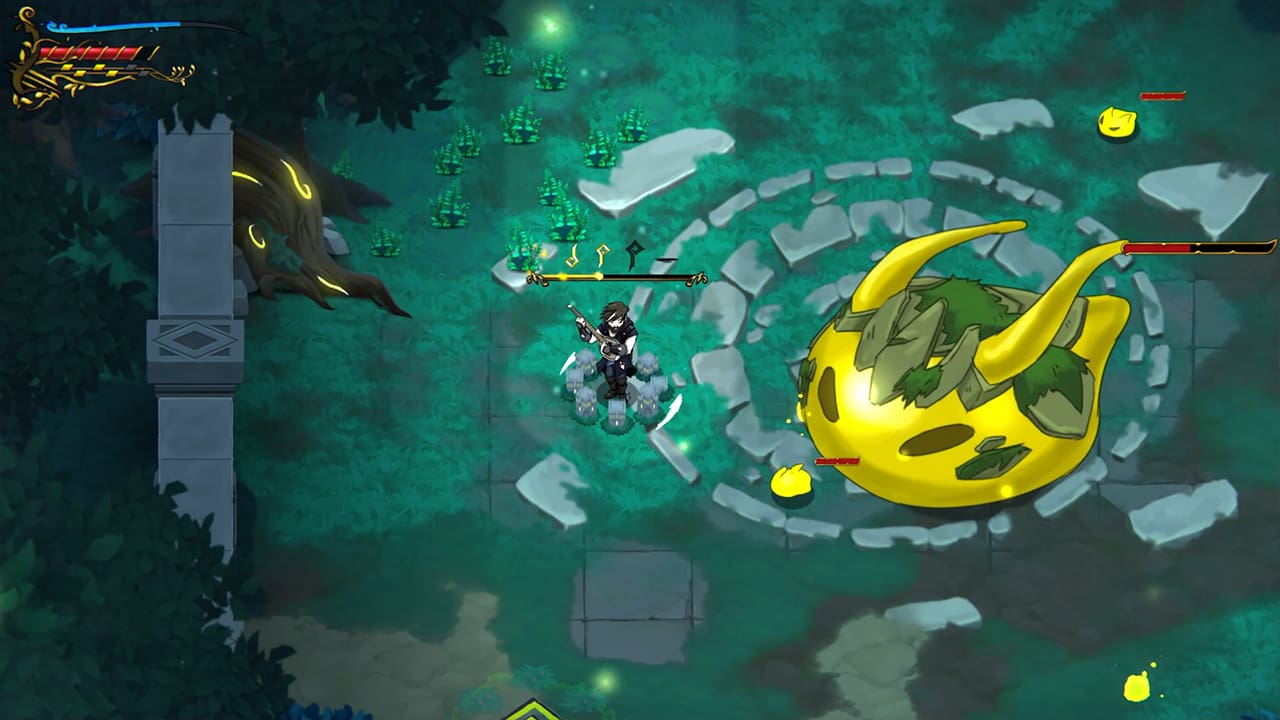This screenshot has width=1280, height=720.
Task: Click the small slime health bar top right corner
Action: pos(1162,98)
